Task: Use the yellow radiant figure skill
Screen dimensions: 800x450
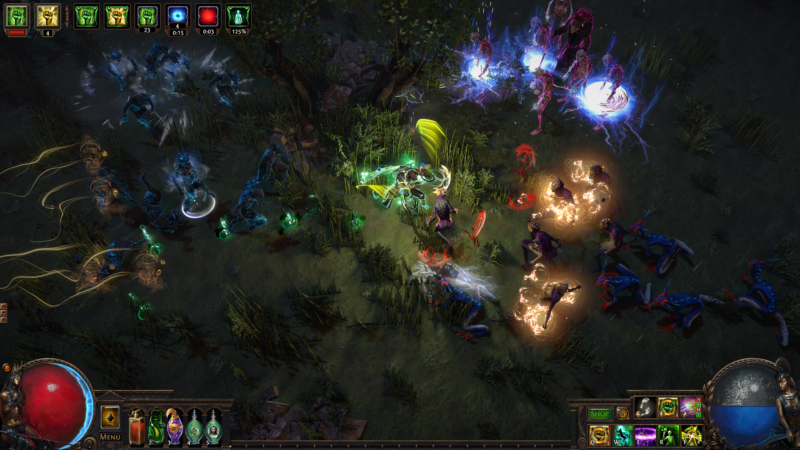Action: point(691,435)
